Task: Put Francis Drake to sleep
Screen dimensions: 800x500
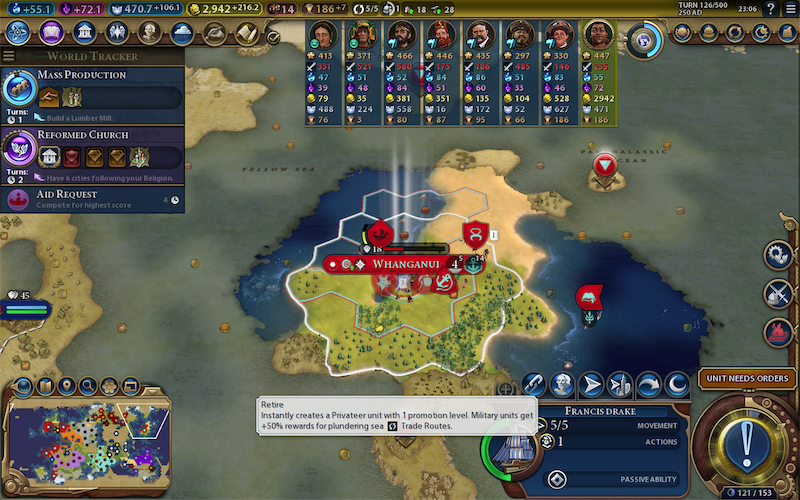Action: pyautogui.click(x=677, y=384)
